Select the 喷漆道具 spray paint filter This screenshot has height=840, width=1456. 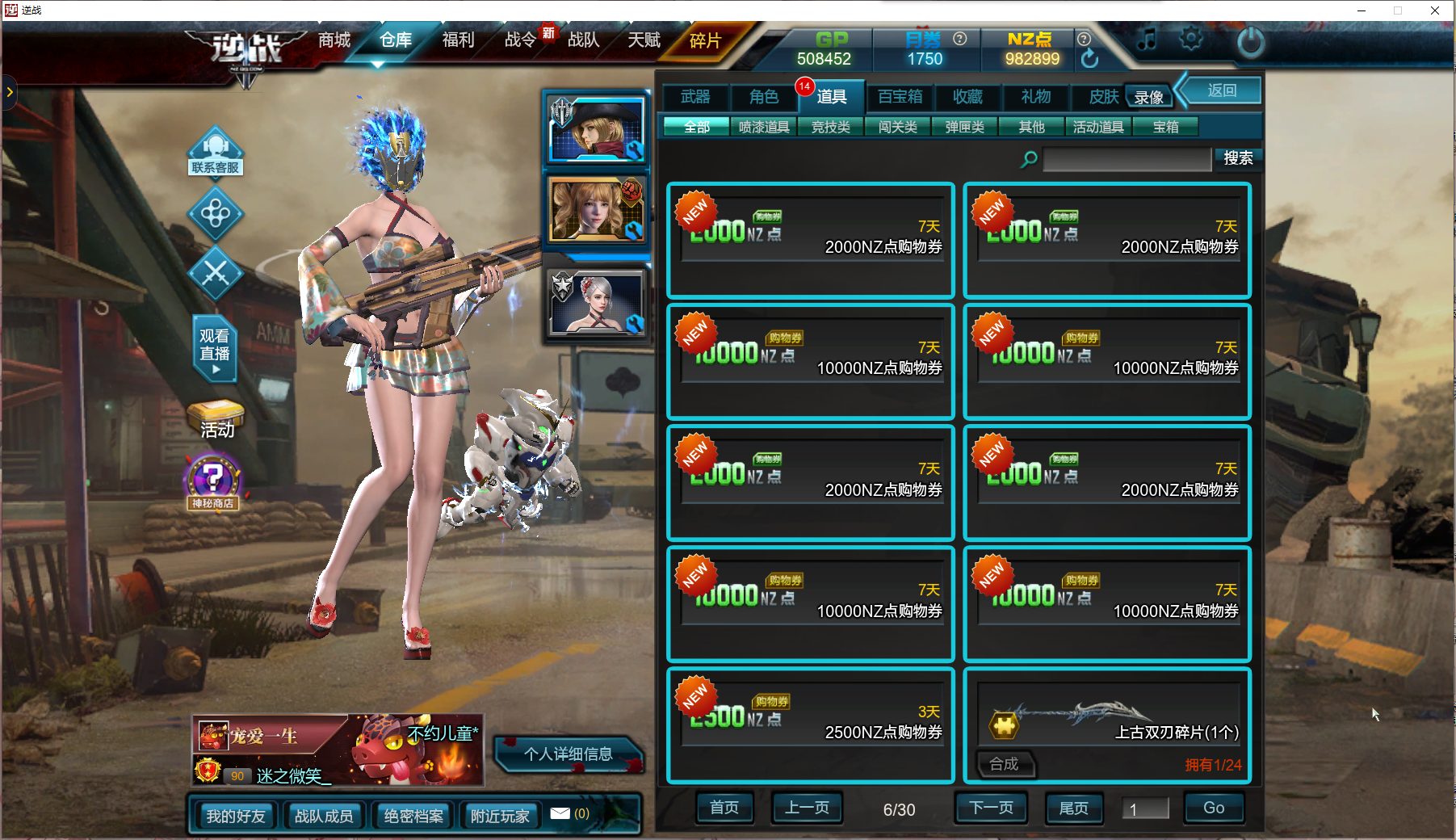coord(764,127)
